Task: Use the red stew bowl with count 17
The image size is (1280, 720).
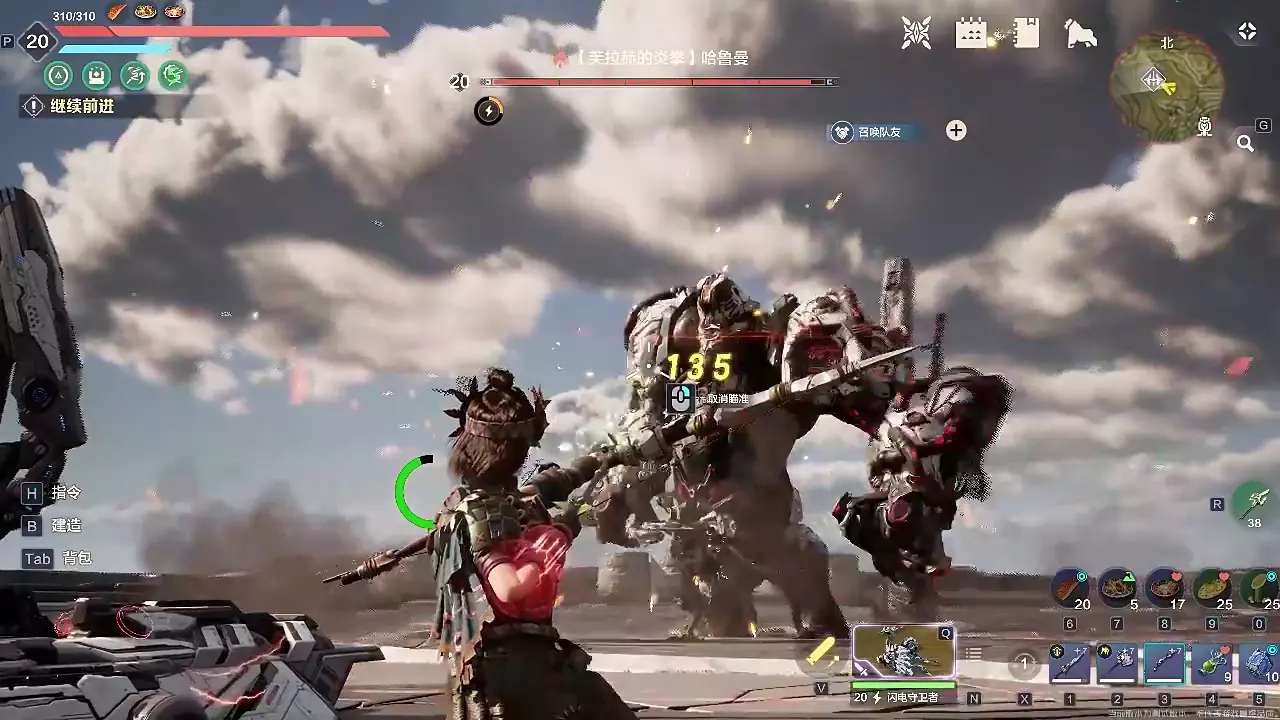Action: 1164,588
